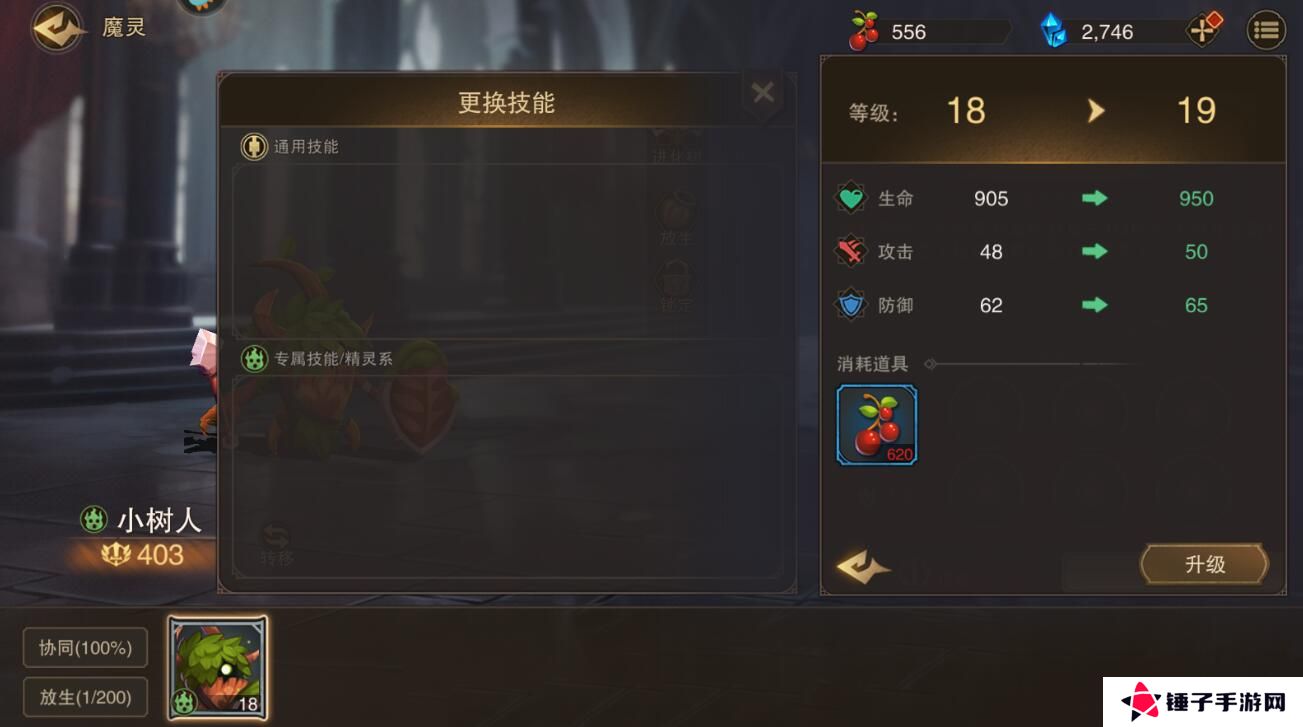Click the diamond marker on the 消耗道具 divider
The height and width of the screenshot is (727, 1303).
(930, 364)
